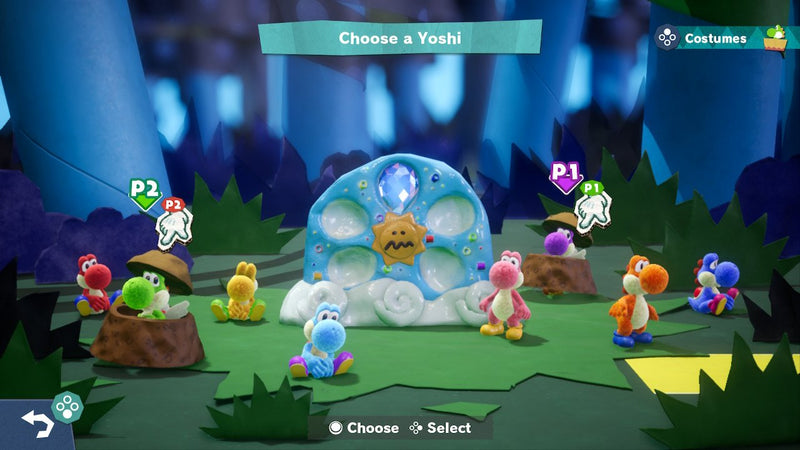Pick the purple Yoshi

[556, 243]
